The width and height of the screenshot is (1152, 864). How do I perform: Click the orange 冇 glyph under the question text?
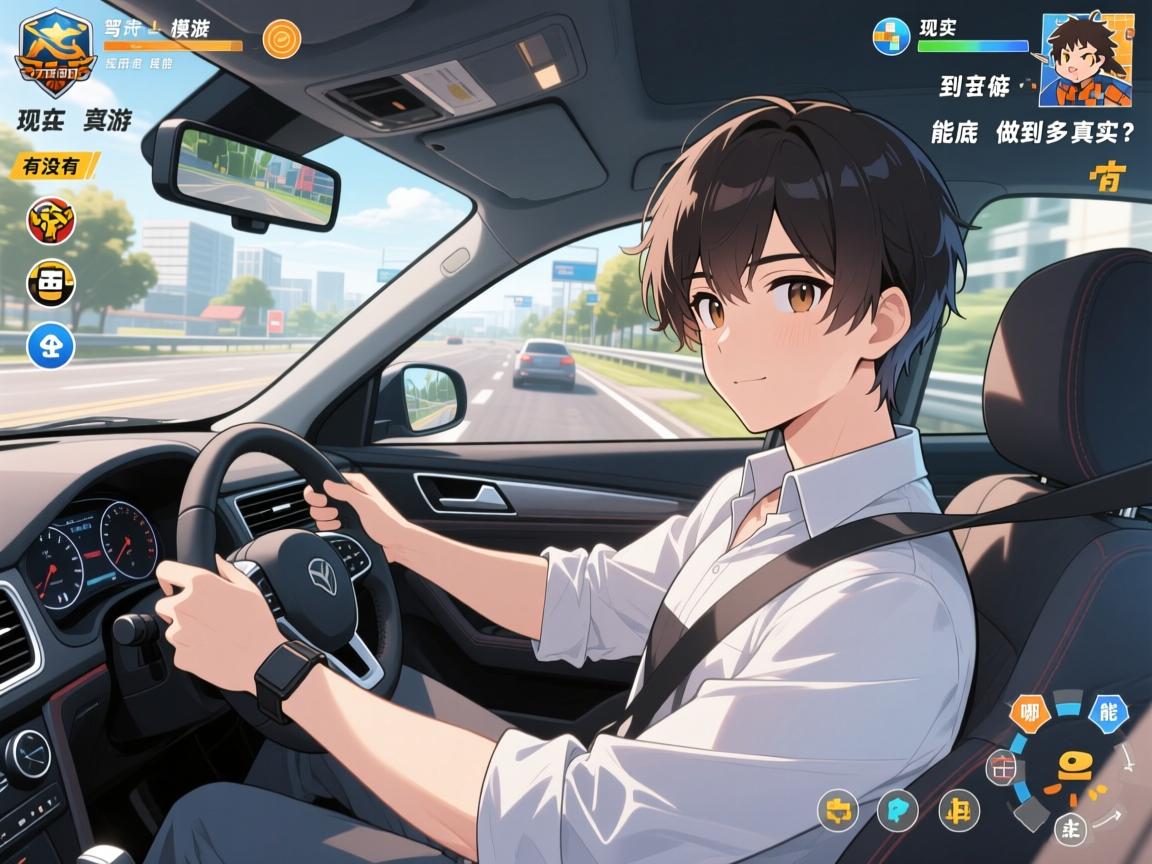pyautogui.click(x=1108, y=177)
